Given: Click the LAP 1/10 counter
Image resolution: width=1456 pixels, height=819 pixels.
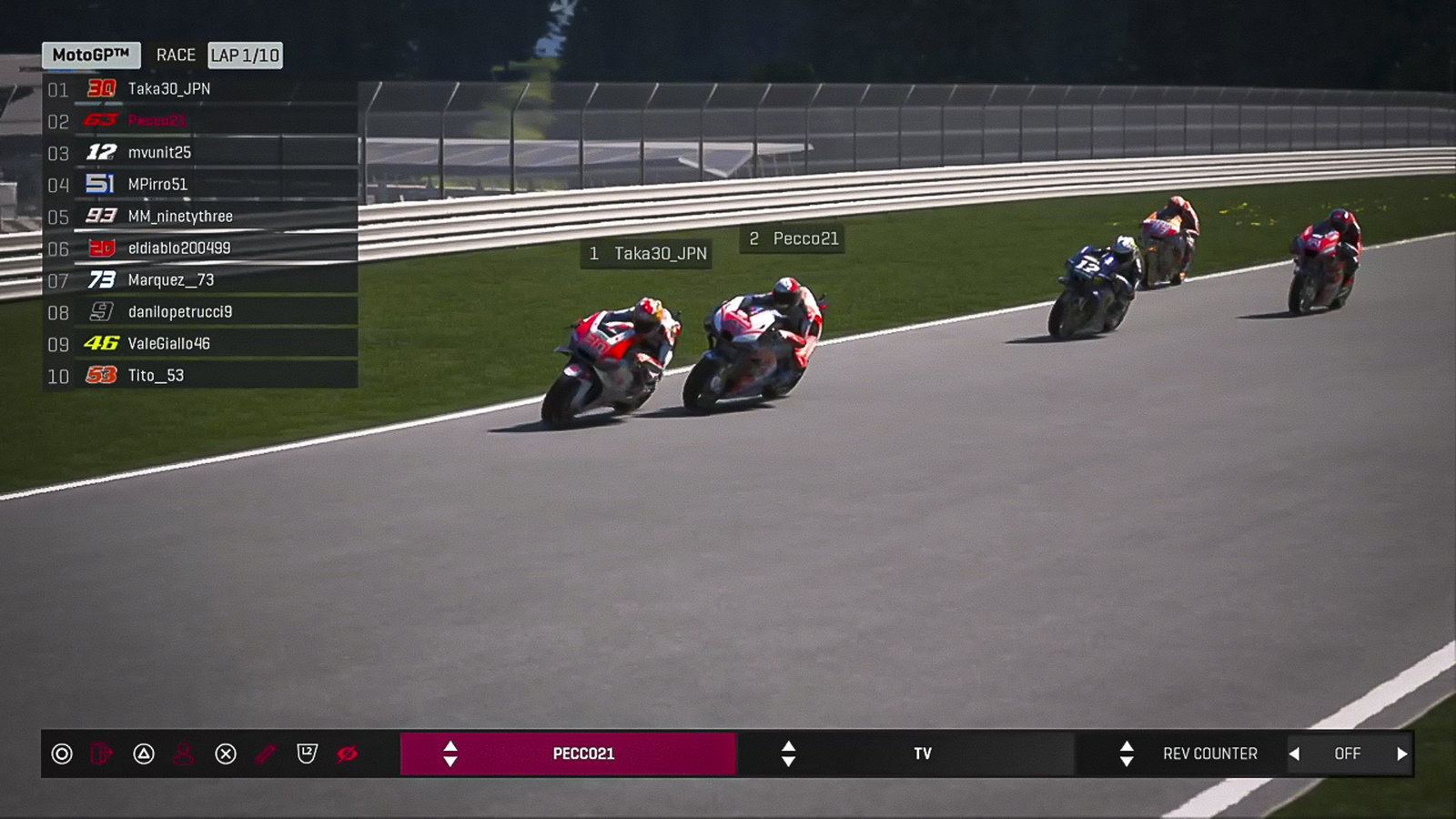Looking at the screenshot, I should click(x=244, y=56).
